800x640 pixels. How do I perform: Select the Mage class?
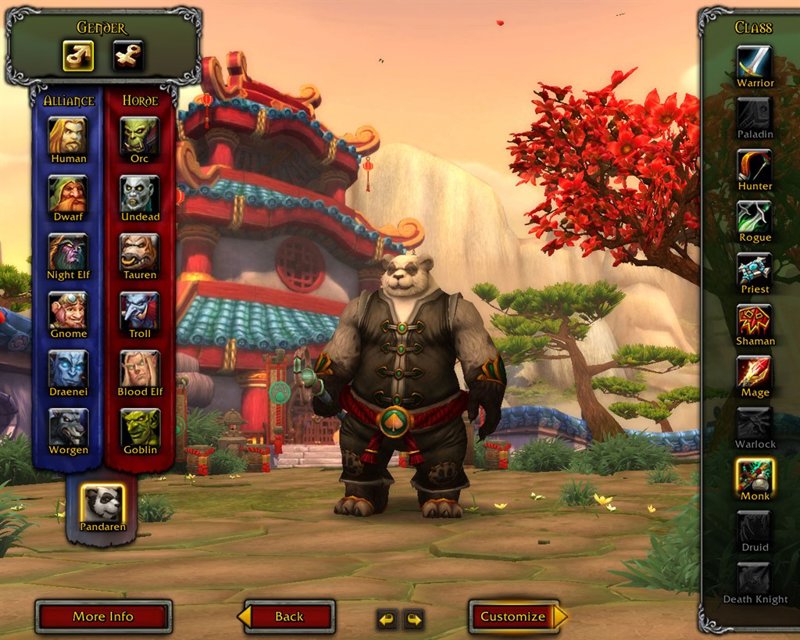pyautogui.click(x=755, y=372)
